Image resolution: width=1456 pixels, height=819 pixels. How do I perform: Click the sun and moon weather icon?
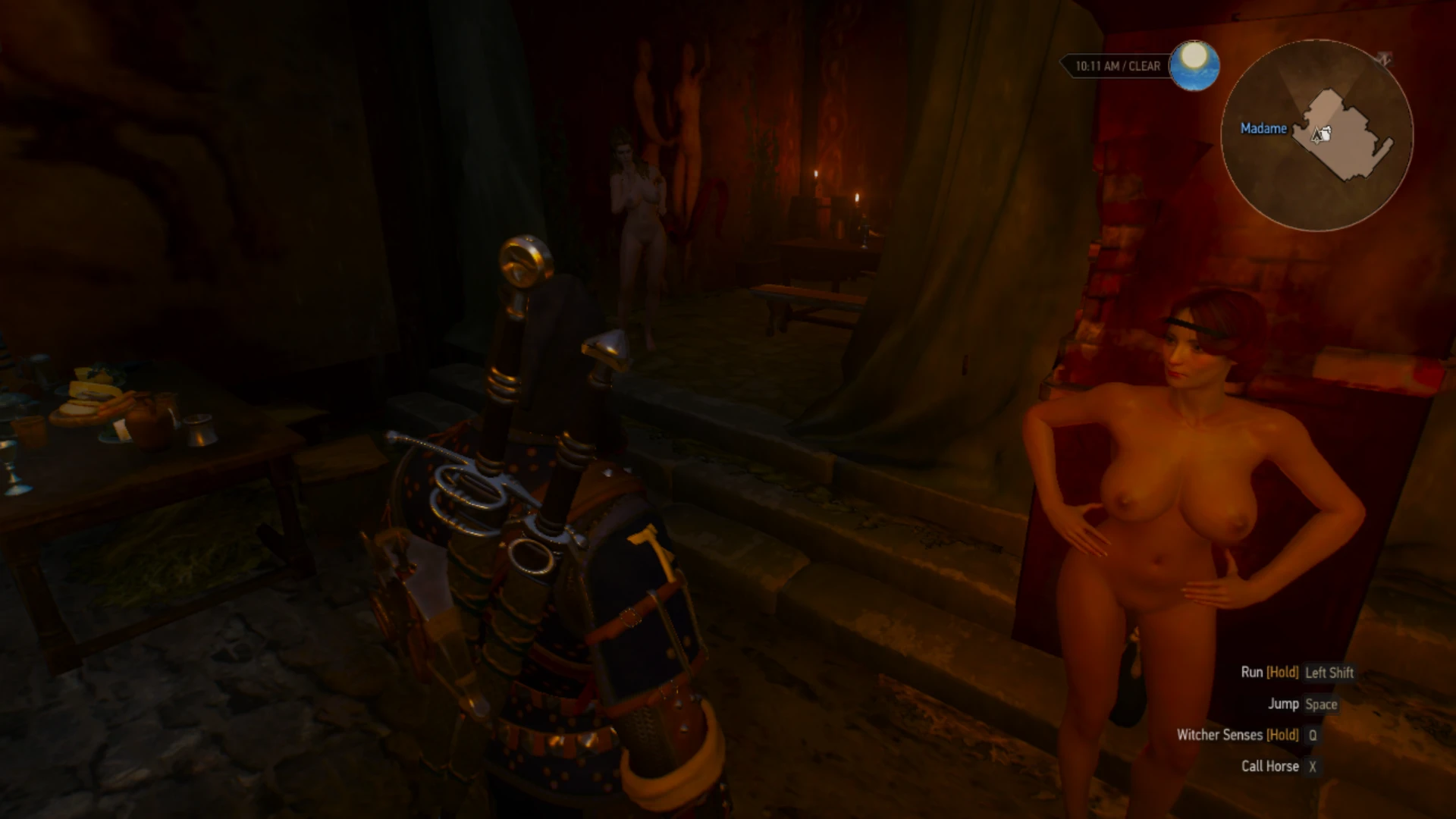pos(1195,67)
